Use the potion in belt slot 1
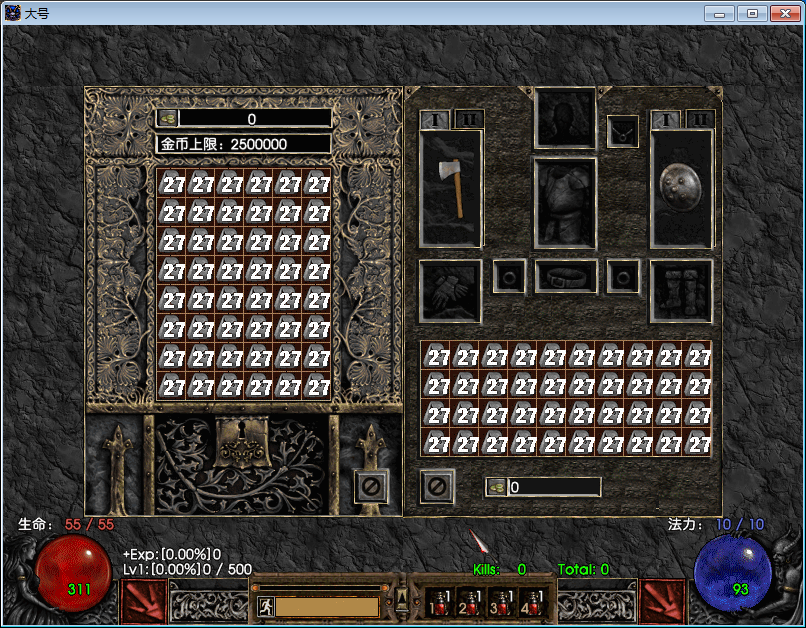Screen dimensions: 806x628 (x=437, y=602)
